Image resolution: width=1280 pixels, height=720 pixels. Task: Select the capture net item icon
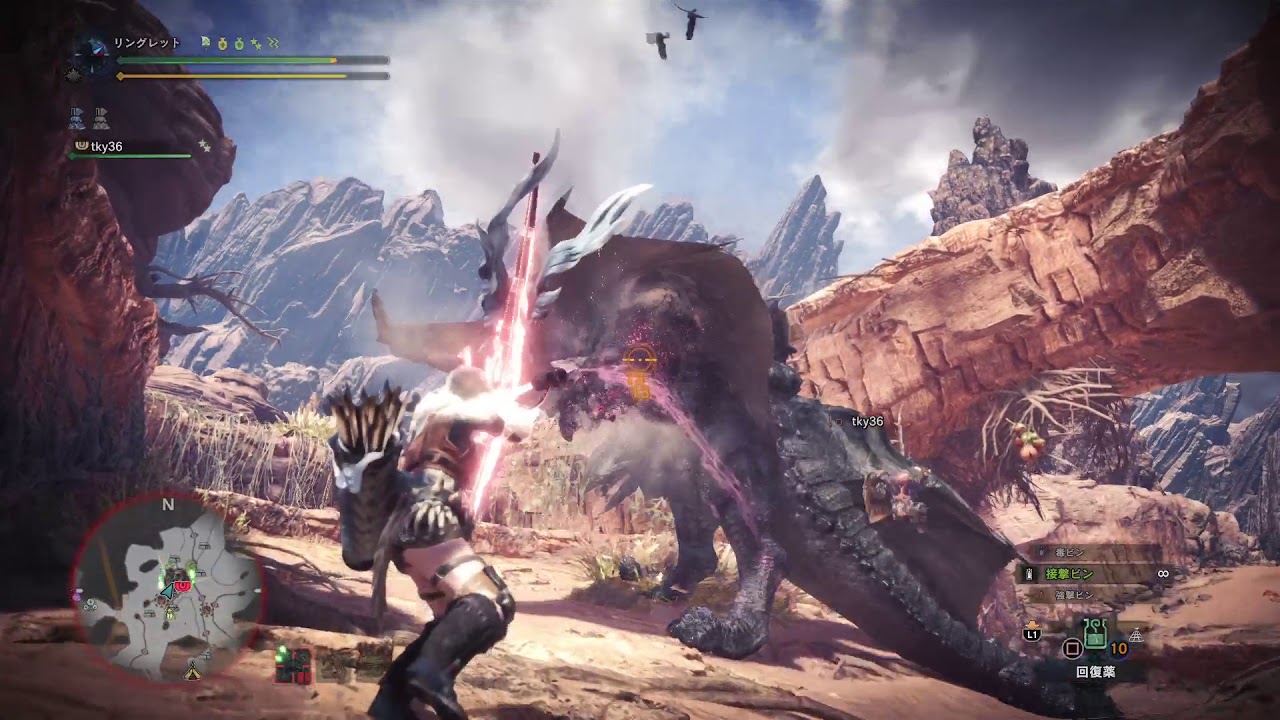[1136, 635]
